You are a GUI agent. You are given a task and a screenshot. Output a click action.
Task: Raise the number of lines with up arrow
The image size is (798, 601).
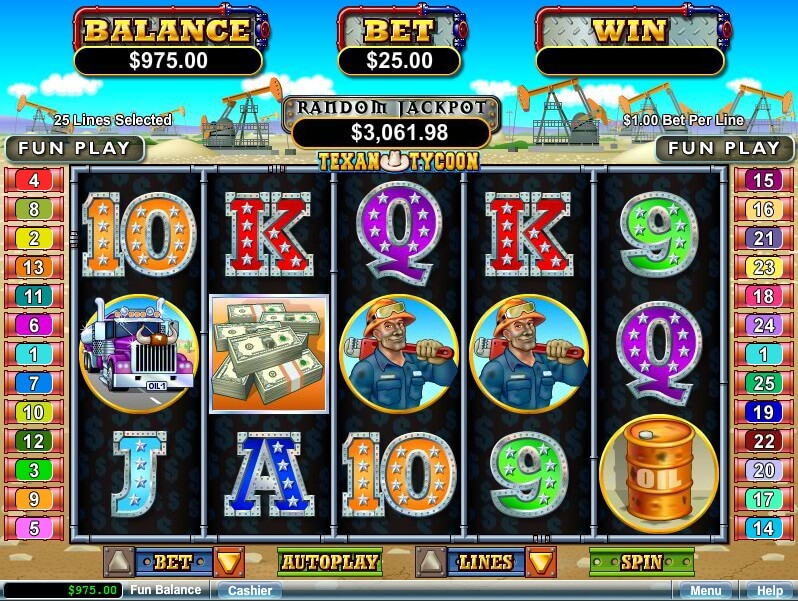(x=429, y=562)
